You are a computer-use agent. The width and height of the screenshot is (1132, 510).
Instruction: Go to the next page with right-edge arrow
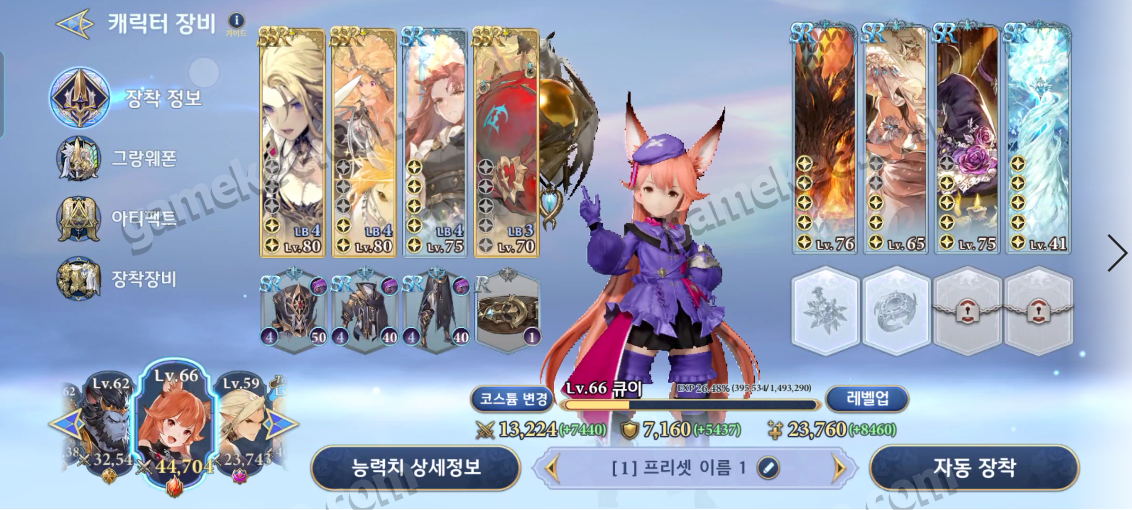[x=1117, y=253]
